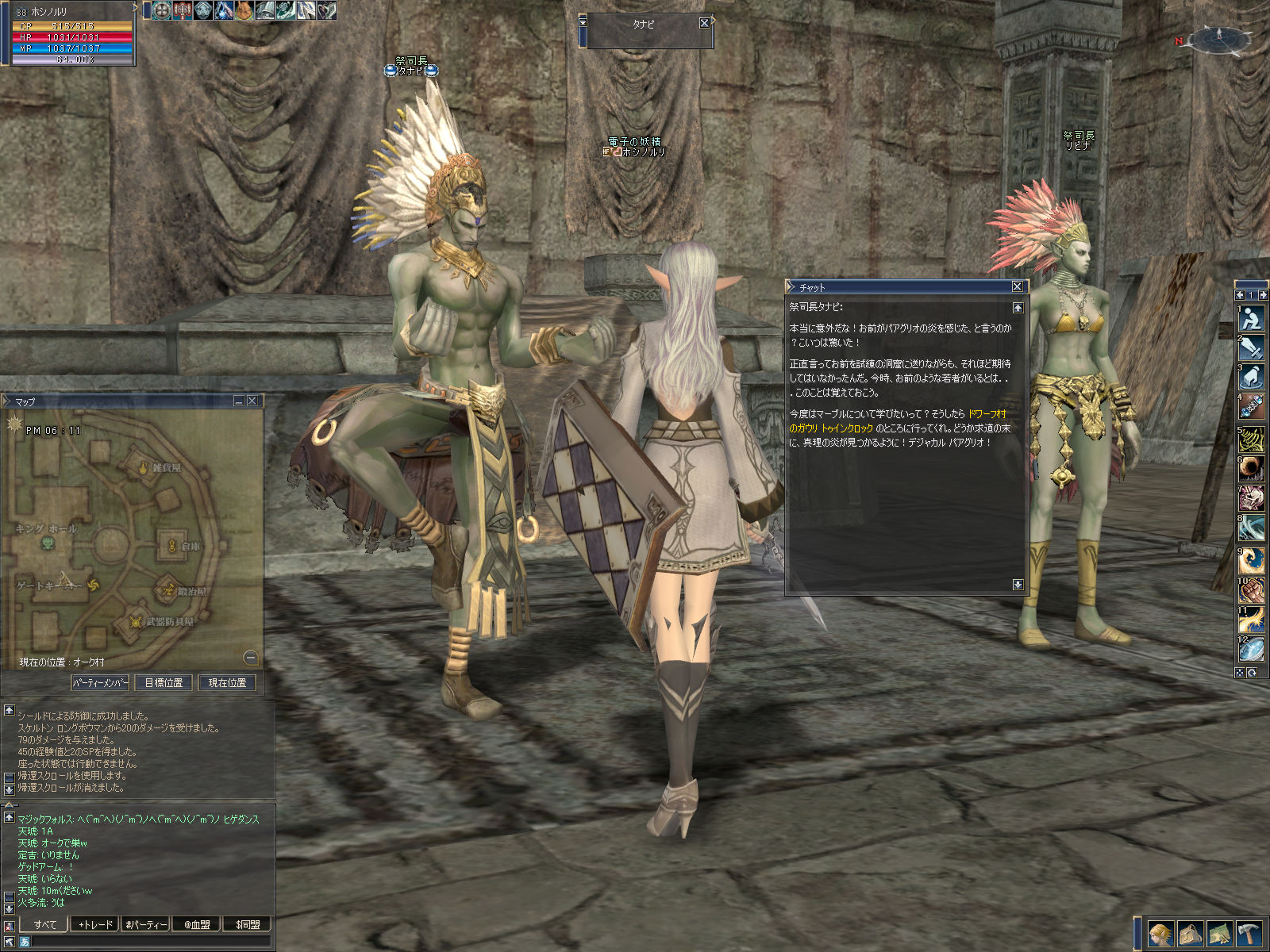Close the タナビ target window
1270x952 pixels.
tap(704, 23)
